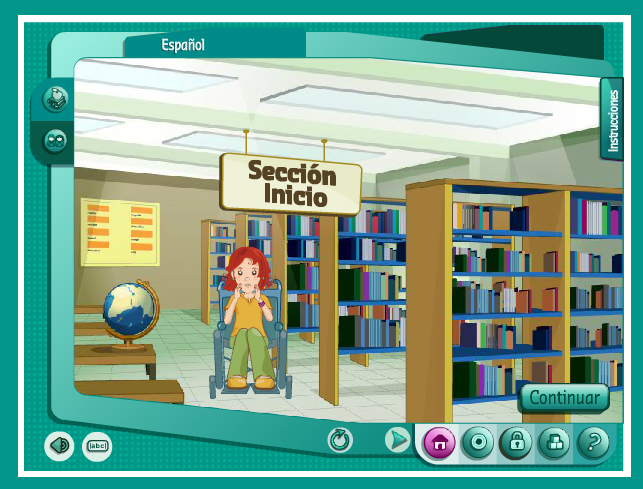Open the Instrucciones side tab
643x489 pixels.
(612, 120)
